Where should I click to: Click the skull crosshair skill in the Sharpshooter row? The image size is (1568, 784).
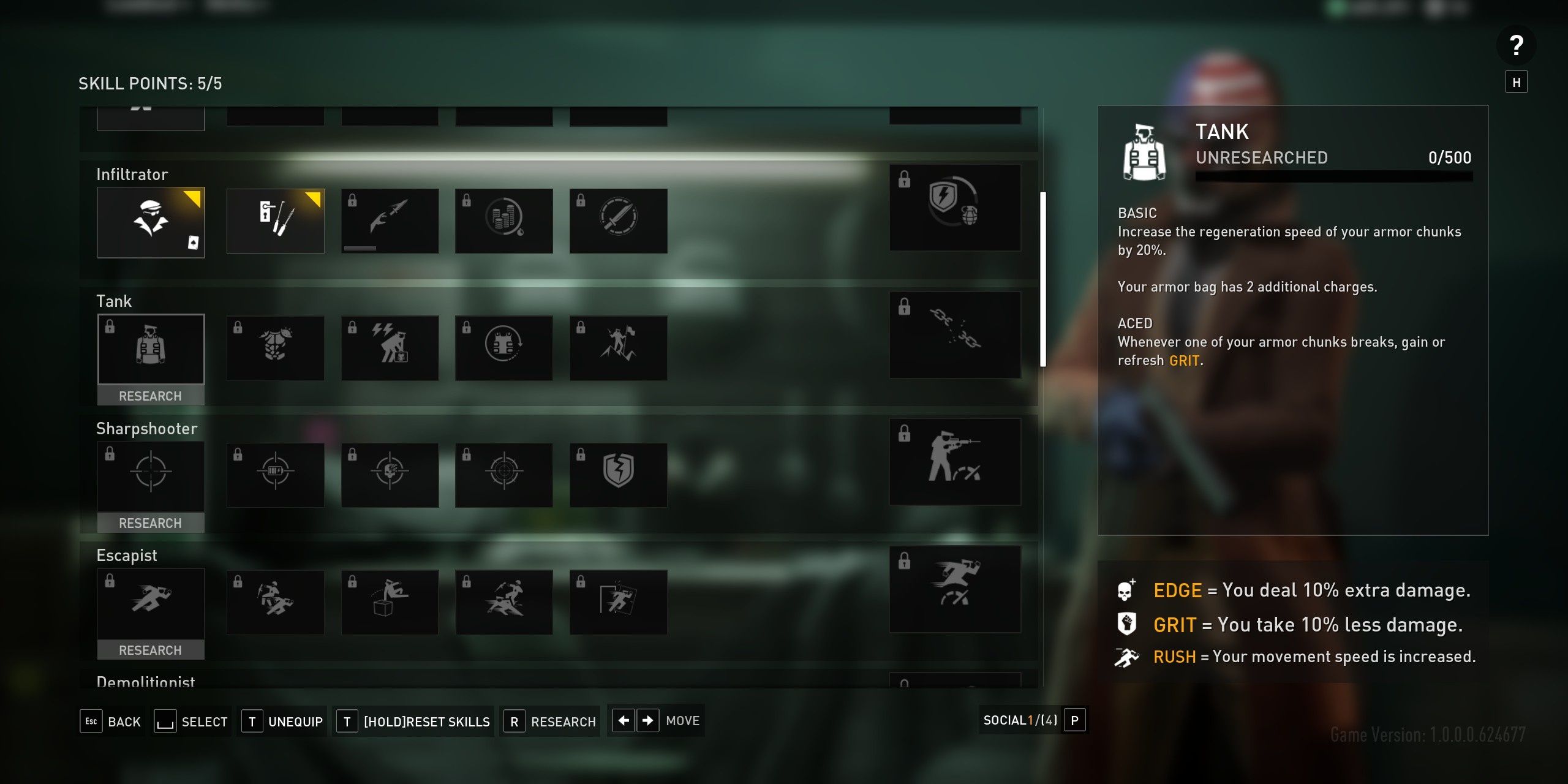tap(390, 475)
